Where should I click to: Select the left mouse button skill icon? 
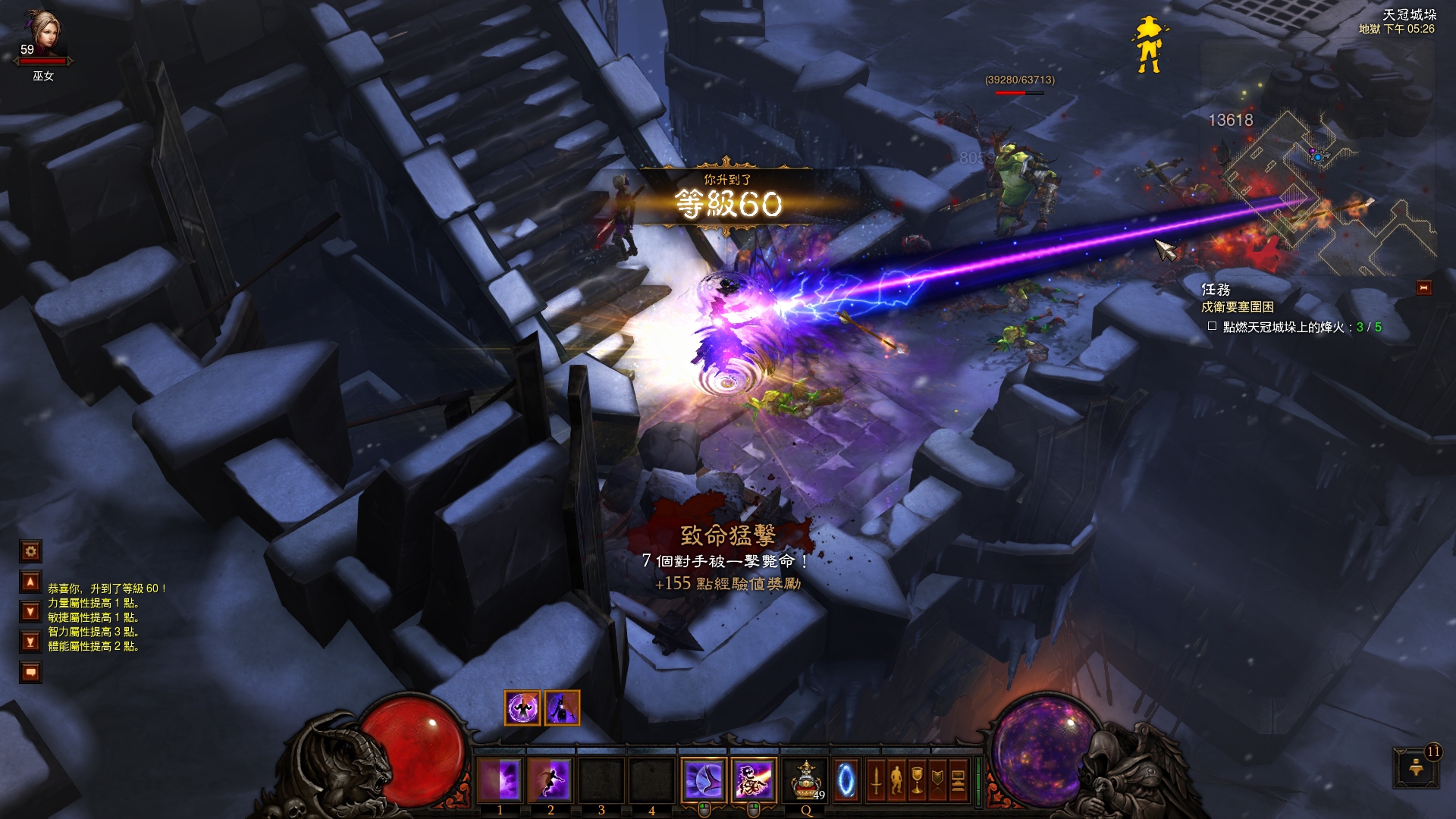tap(703, 780)
